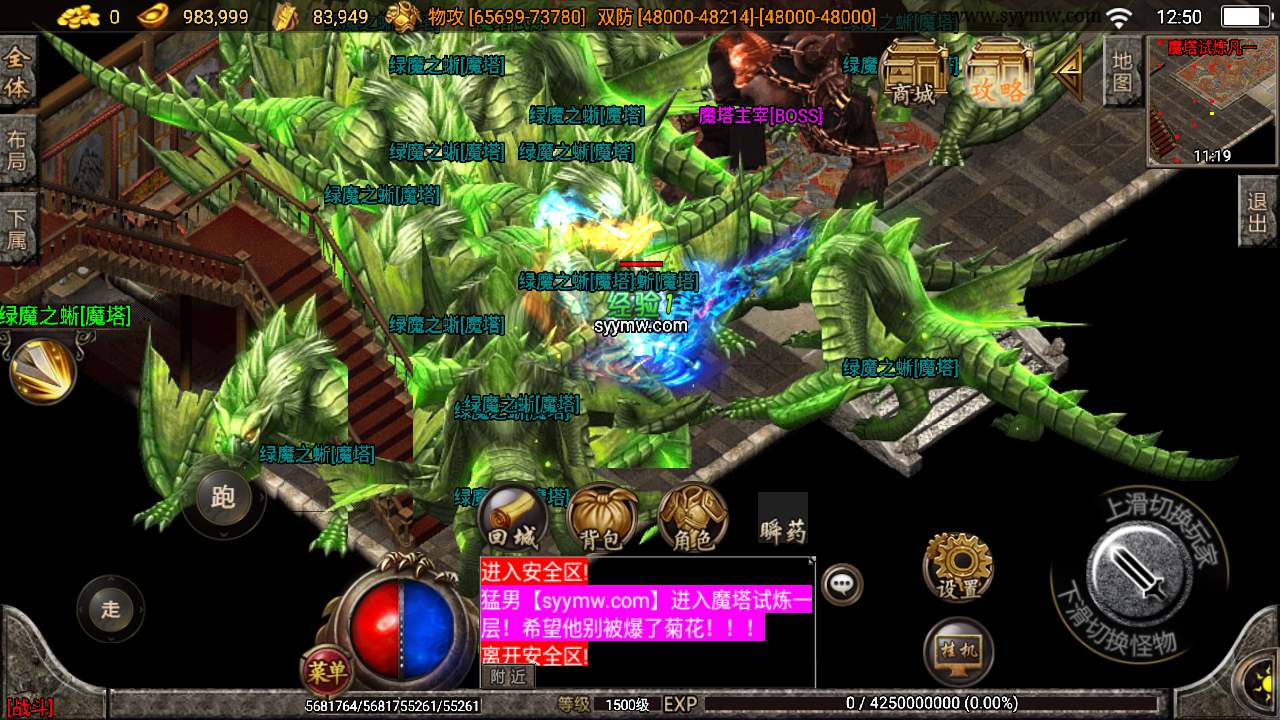Viewport: 1280px width, 720px height.
Task: Activate the golden blade skill icon
Action: tap(42, 370)
